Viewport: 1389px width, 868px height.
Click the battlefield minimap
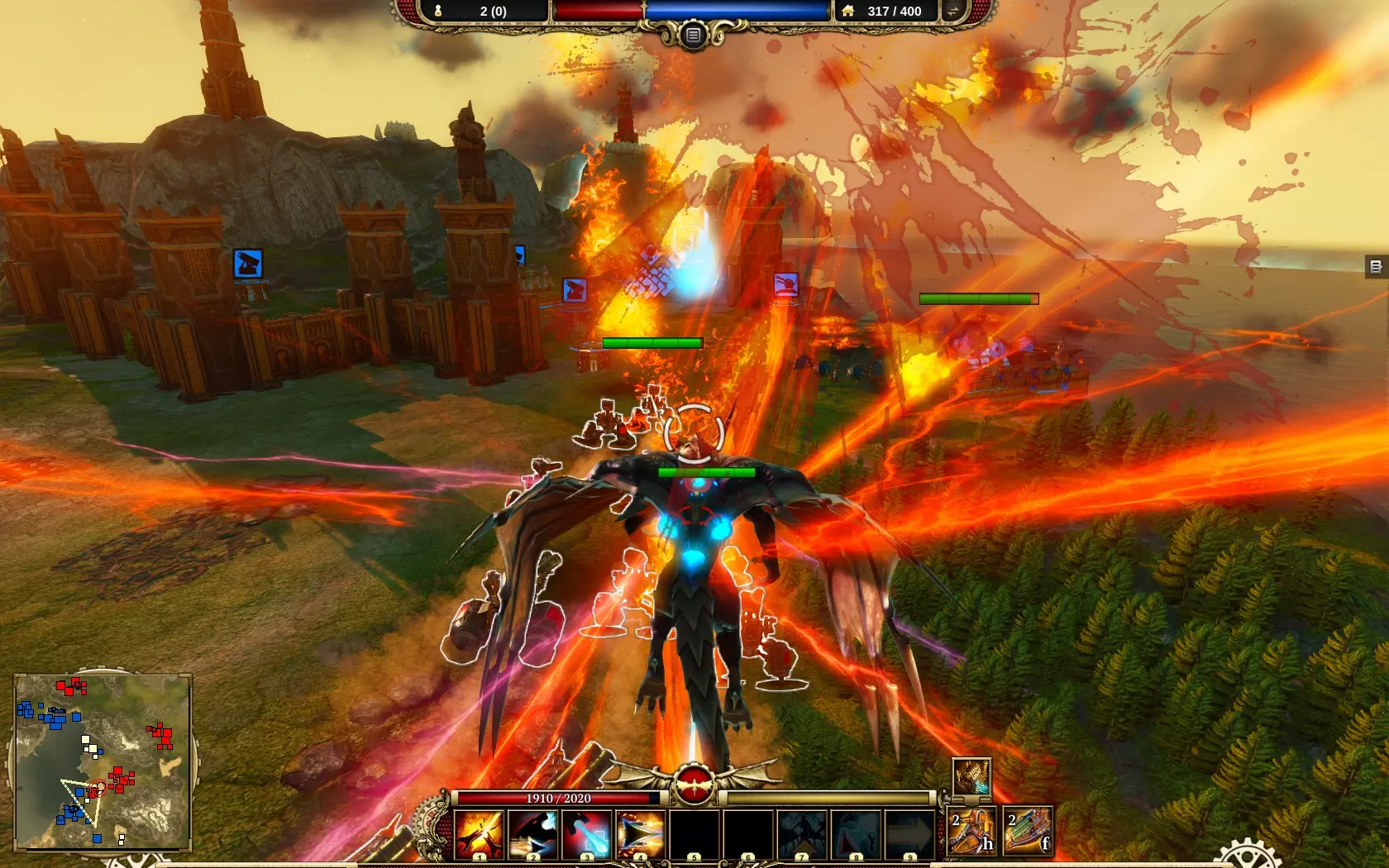click(103, 761)
